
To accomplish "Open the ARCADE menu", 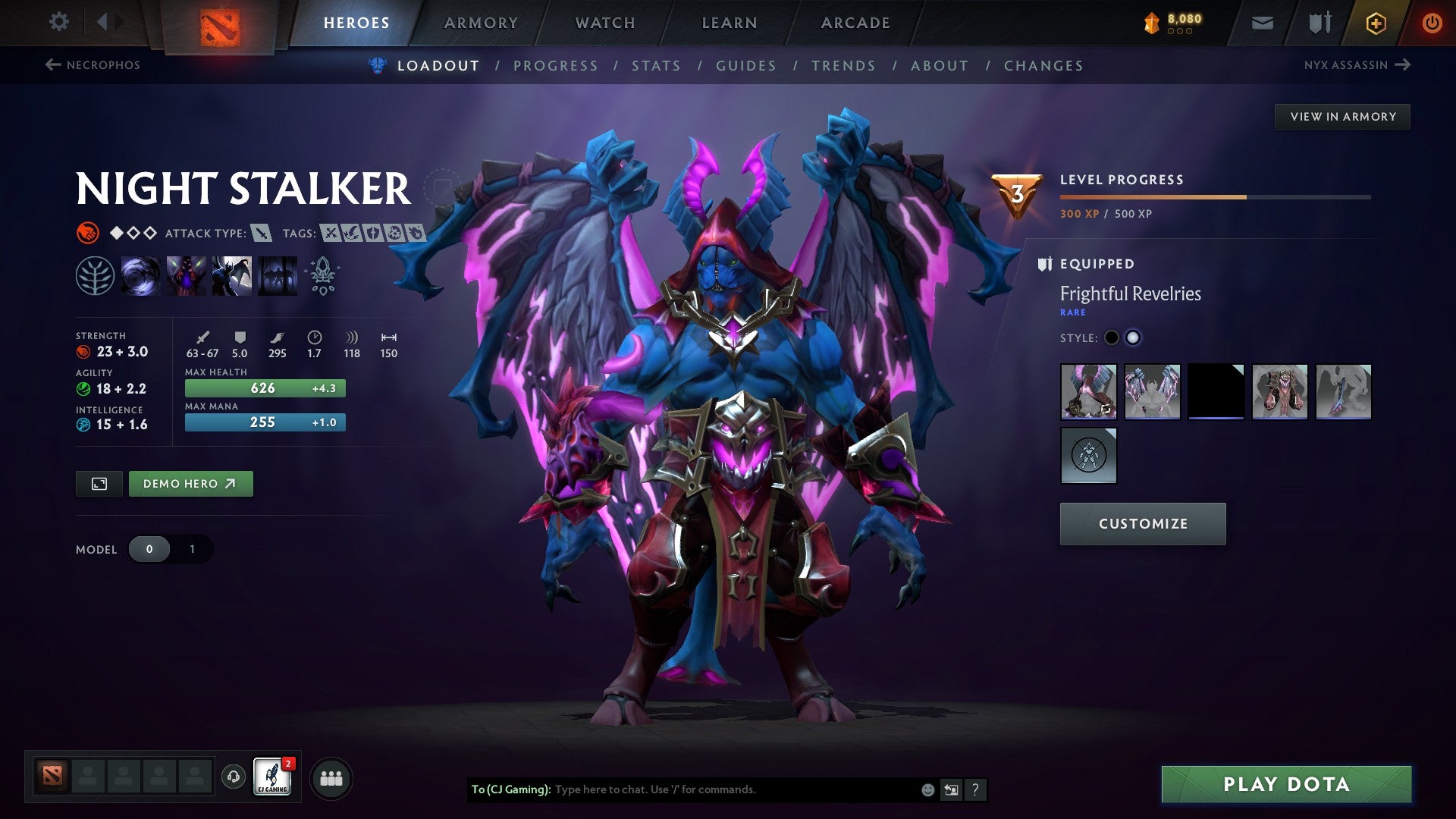I will (855, 22).
